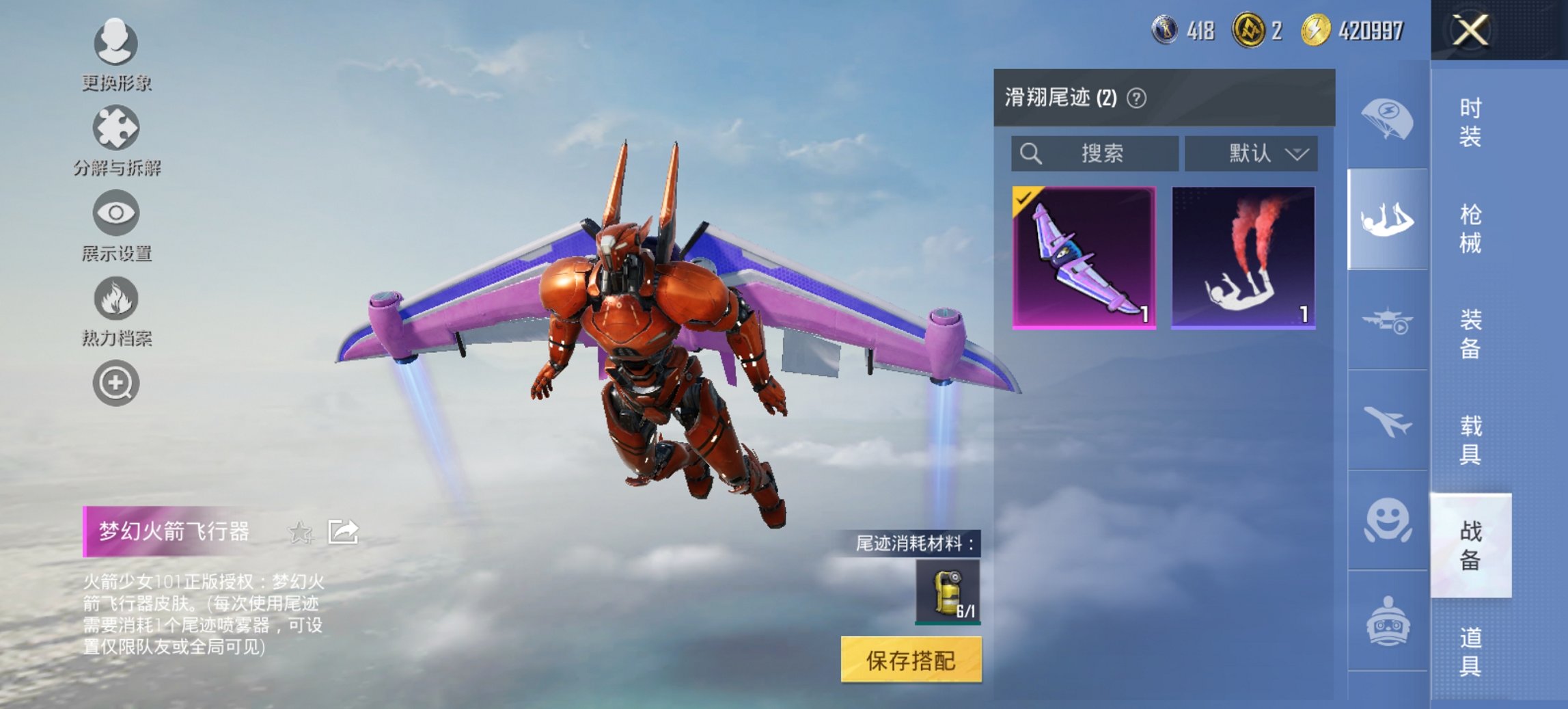This screenshot has height=709, width=1568.
Task: View 热力档案 with the flame icon
Action: [x=116, y=299]
